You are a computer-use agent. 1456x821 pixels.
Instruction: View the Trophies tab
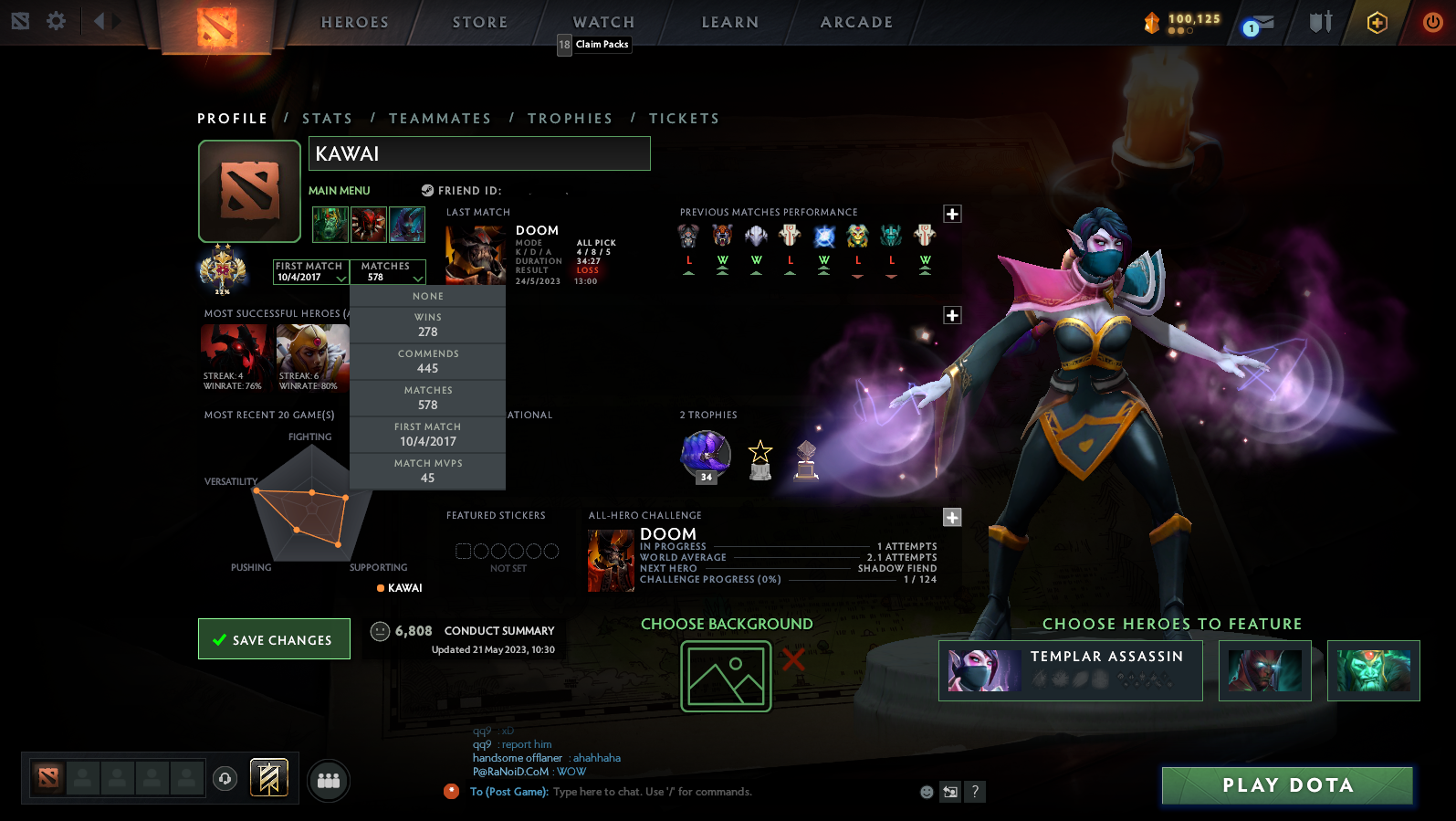click(x=570, y=119)
